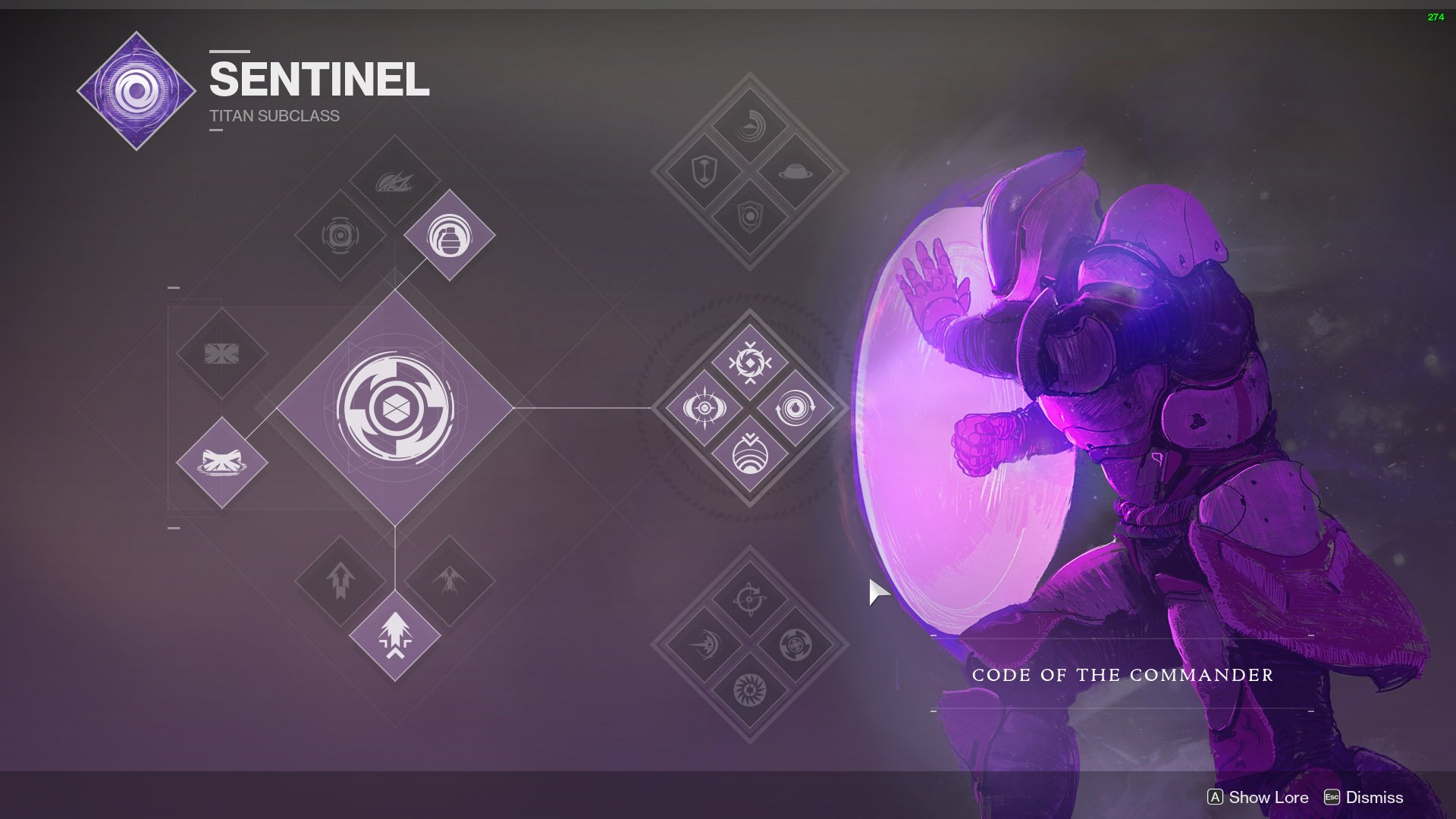Open the right spiral perk in Commander cluster

click(x=795, y=409)
